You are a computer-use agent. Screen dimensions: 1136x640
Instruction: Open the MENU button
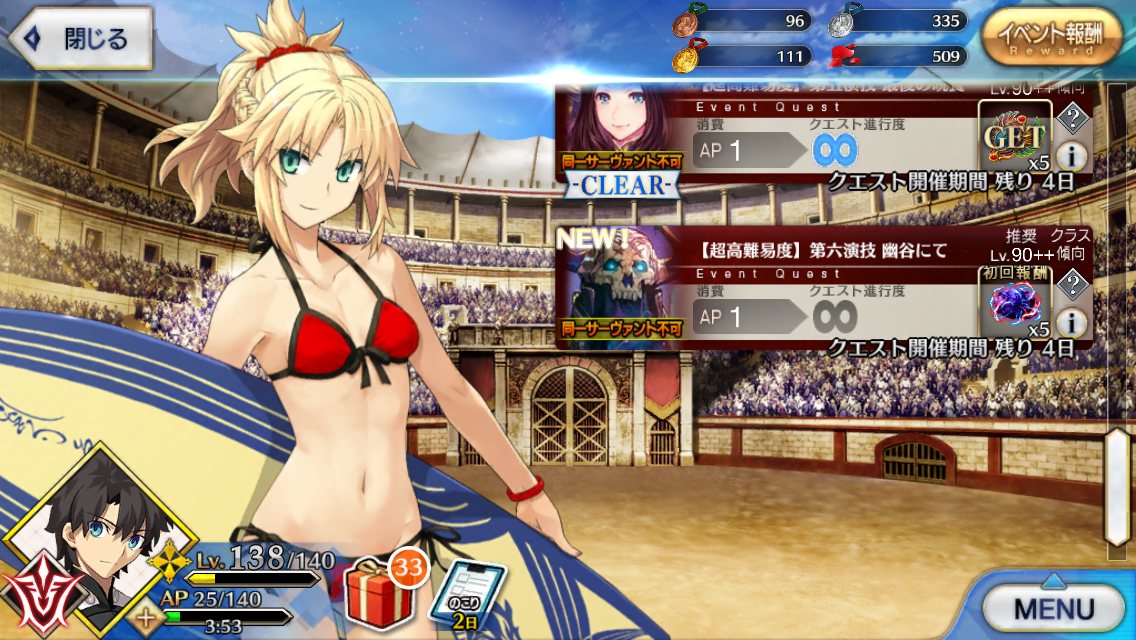[x=1053, y=607]
